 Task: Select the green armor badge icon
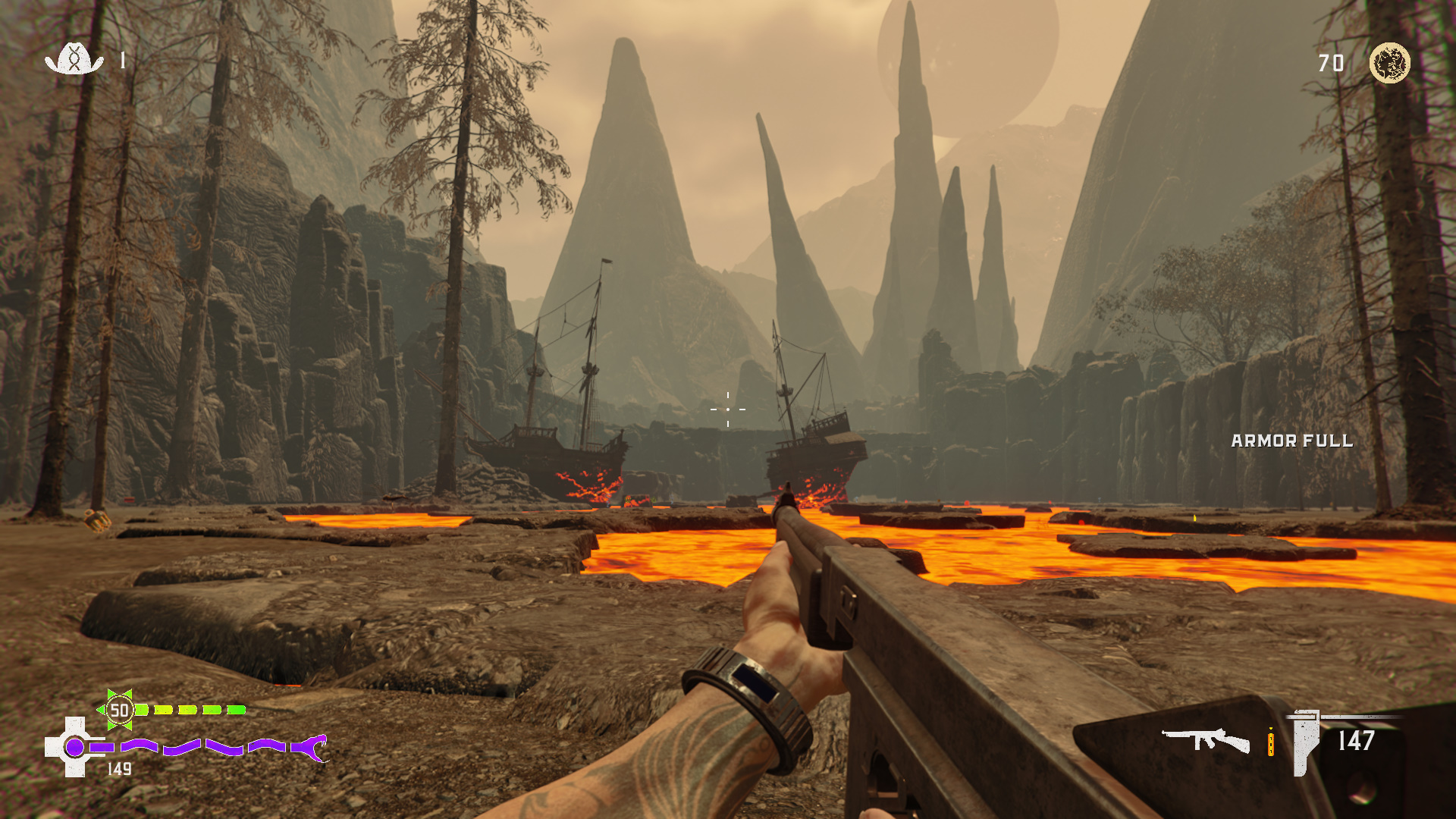click(x=119, y=710)
